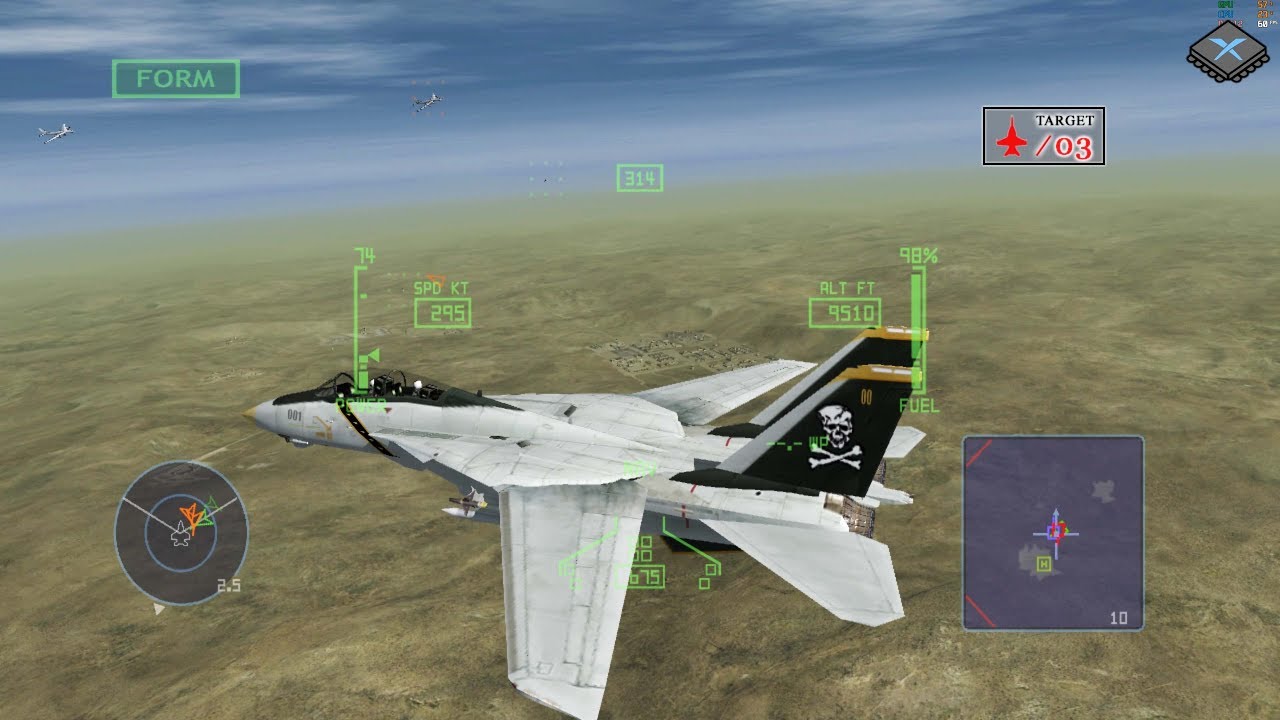1280x720 pixels.
Task: Click the green speaker icon on the altitude ladder
Action: (x=368, y=356)
